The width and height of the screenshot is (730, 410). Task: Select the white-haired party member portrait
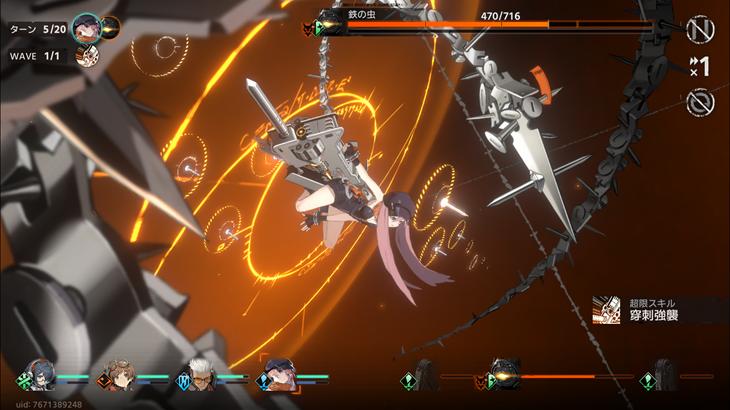coord(201,375)
